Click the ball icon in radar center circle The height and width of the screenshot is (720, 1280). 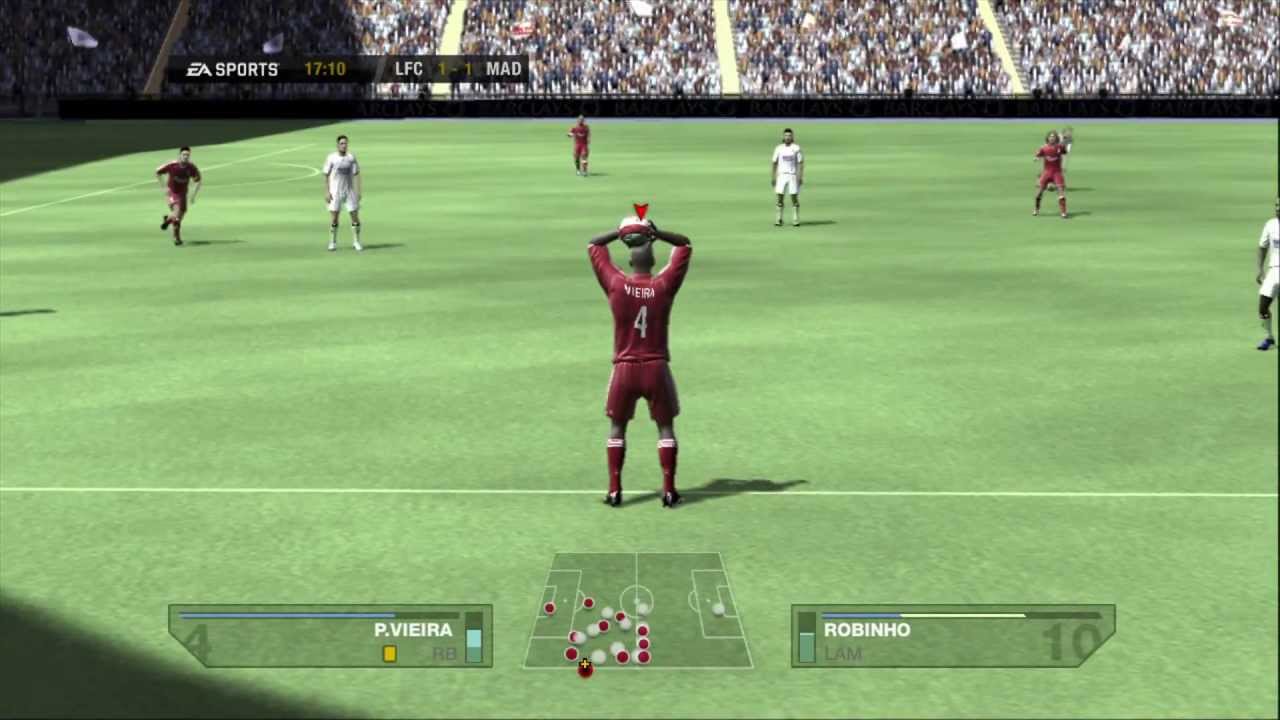tap(638, 601)
